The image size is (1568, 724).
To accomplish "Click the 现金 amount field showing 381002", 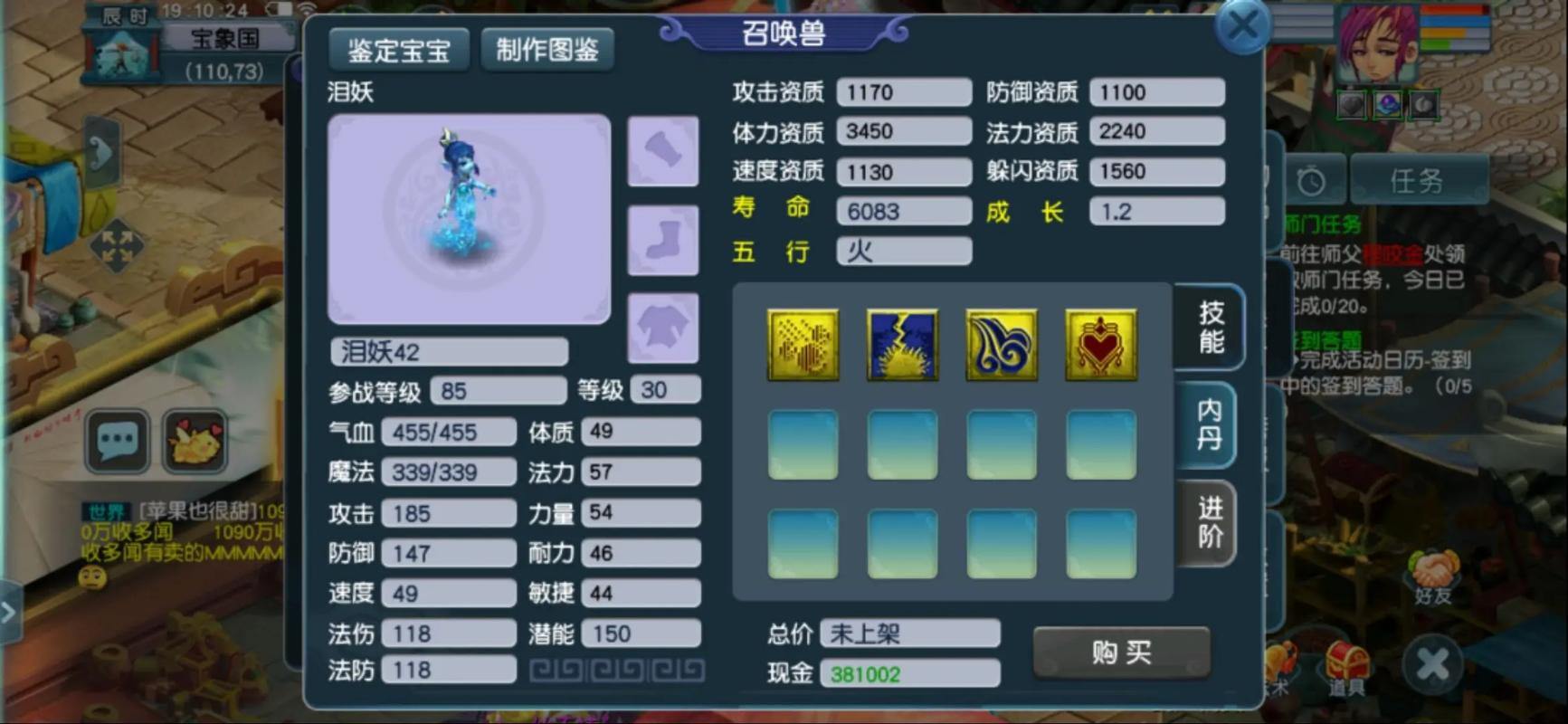I will pyautogui.click(x=908, y=672).
